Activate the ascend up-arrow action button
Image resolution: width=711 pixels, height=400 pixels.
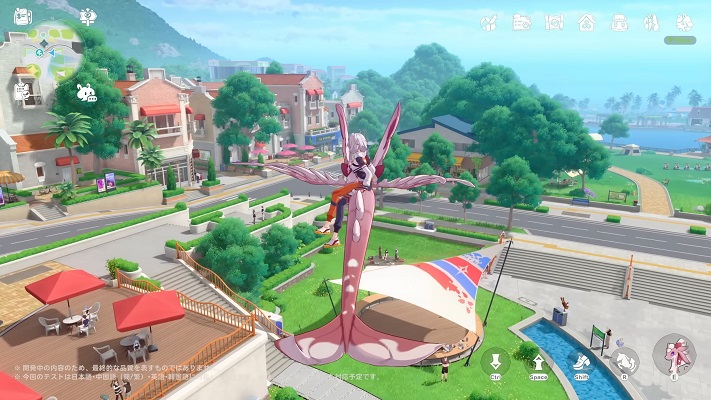(539, 362)
